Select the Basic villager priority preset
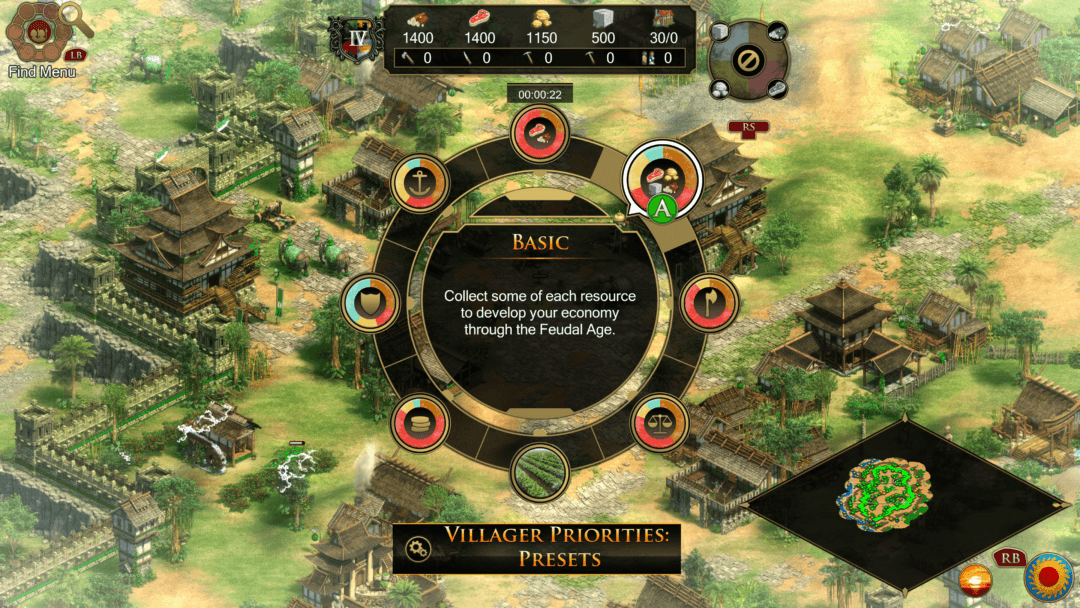1080x608 pixels. point(662,177)
